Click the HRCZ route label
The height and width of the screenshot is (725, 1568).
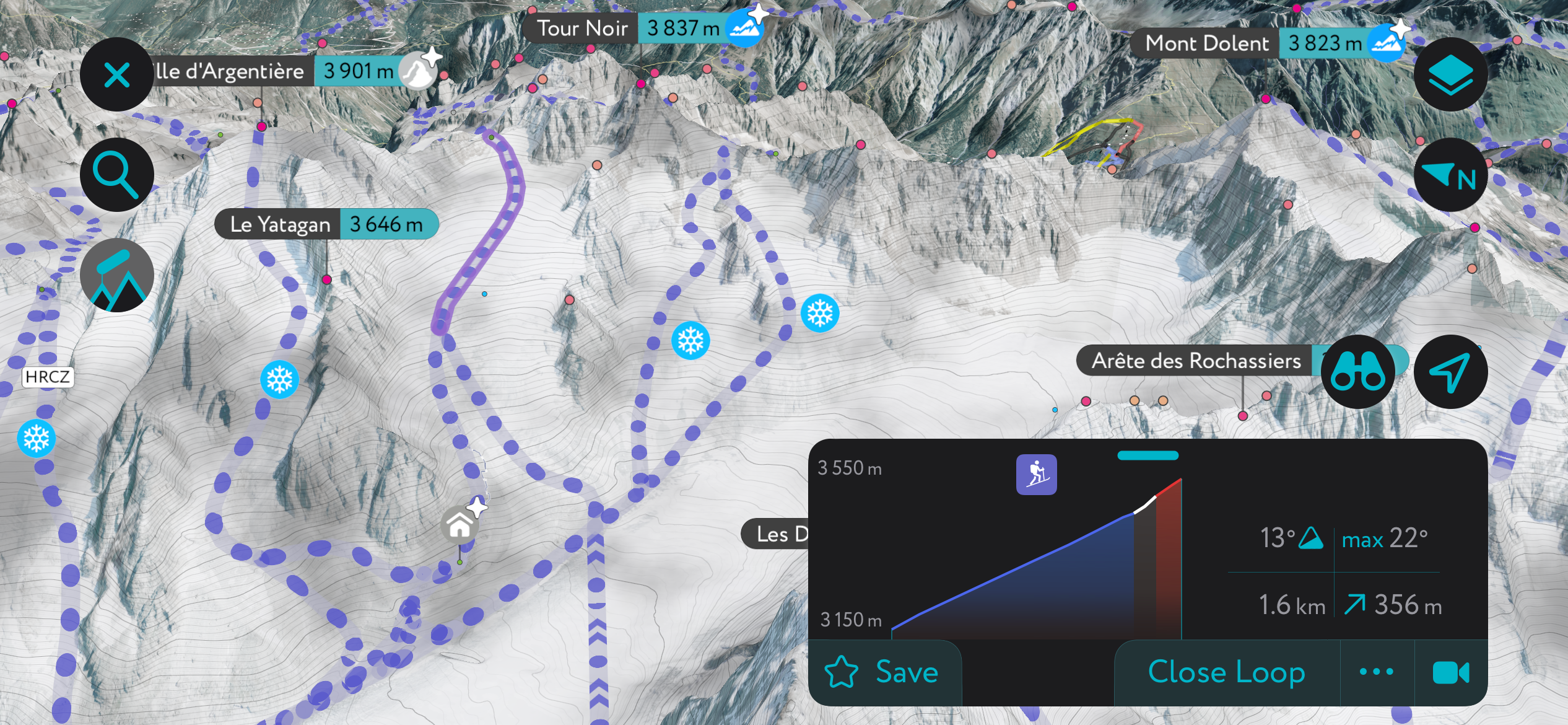pyautogui.click(x=47, y=376)
